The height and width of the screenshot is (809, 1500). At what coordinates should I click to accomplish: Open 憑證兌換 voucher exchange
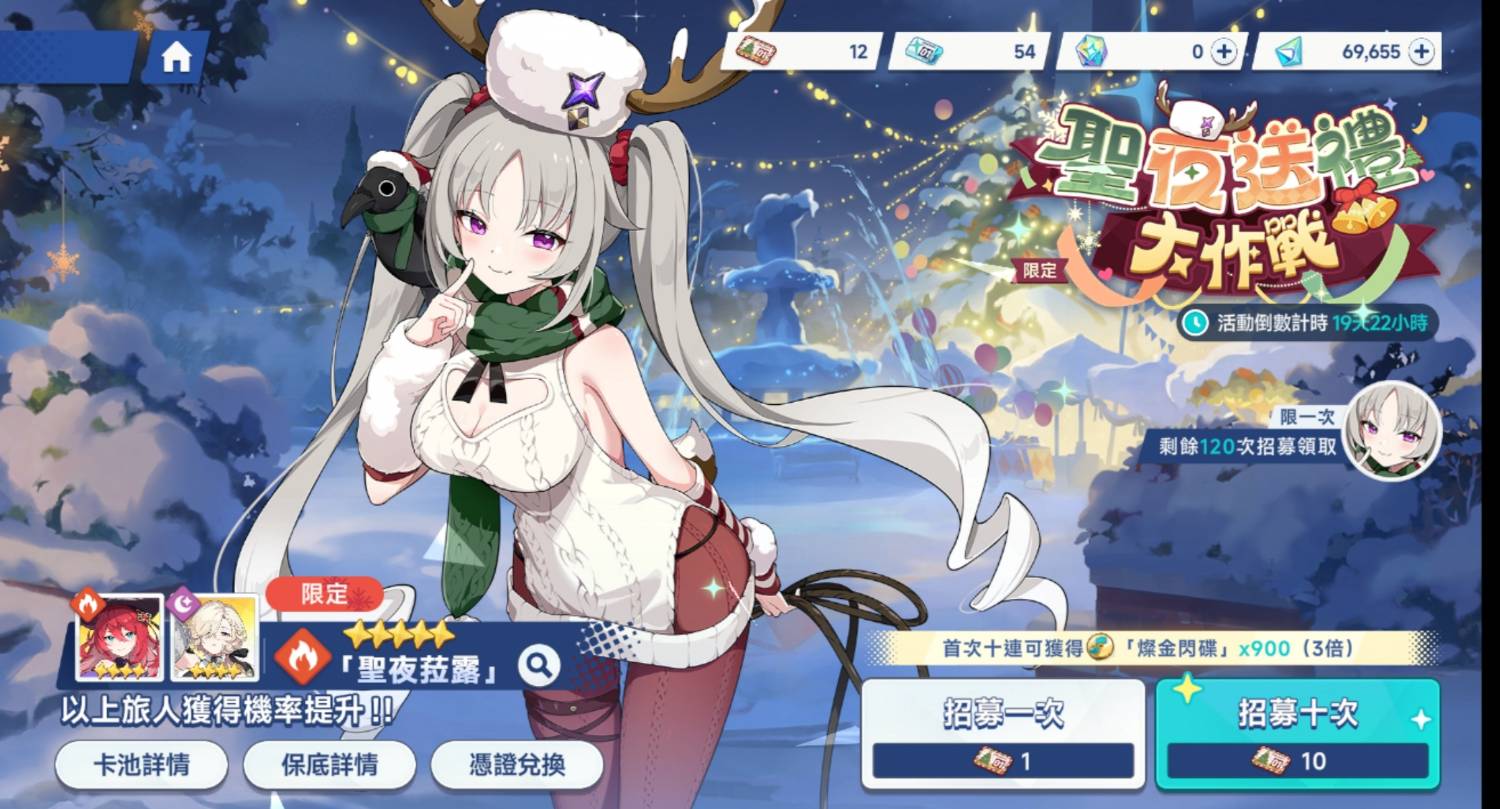coord(517,766)
